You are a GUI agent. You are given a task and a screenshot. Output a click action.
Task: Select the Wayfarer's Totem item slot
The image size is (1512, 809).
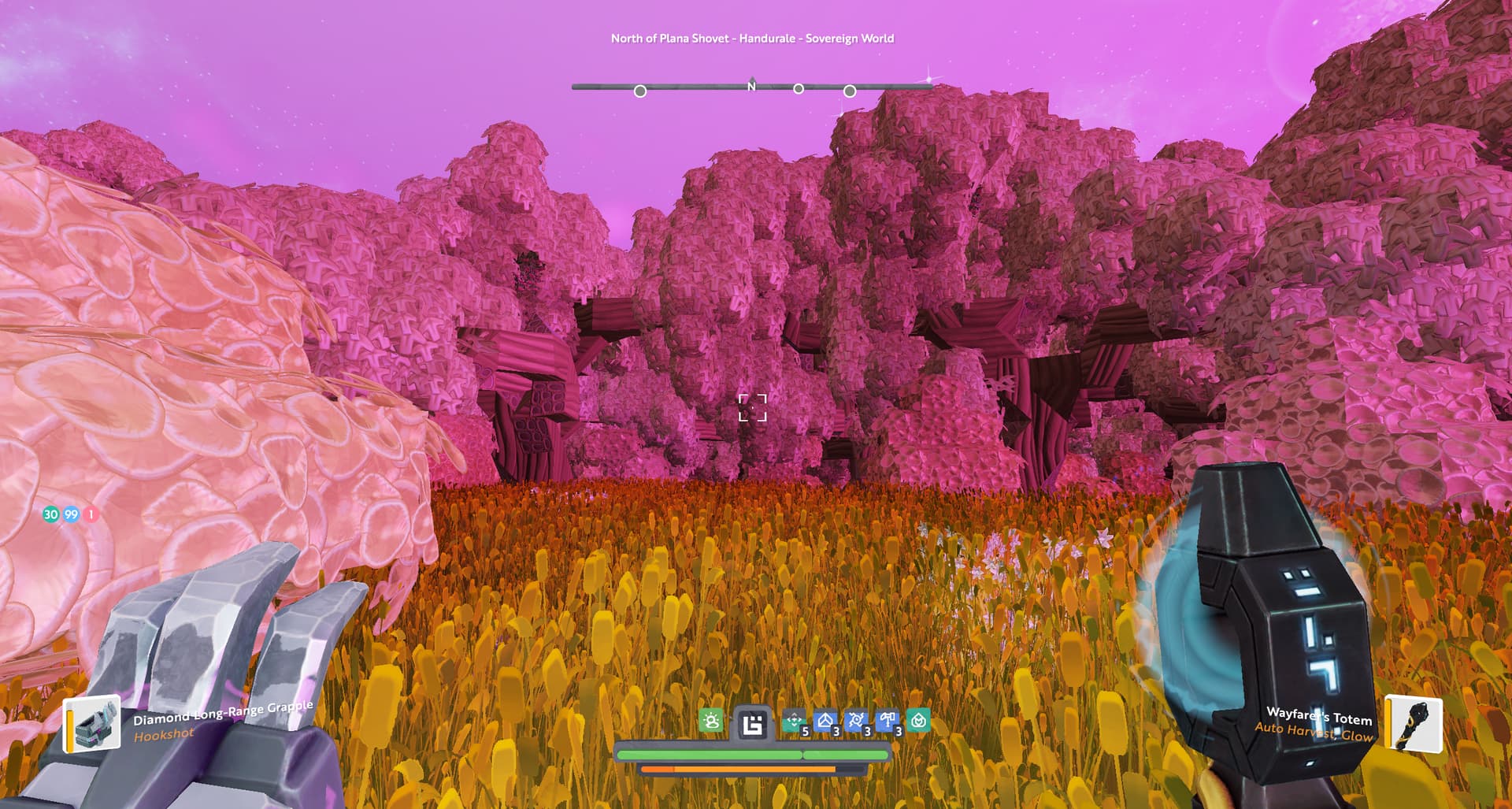[x=1414, y=724]
